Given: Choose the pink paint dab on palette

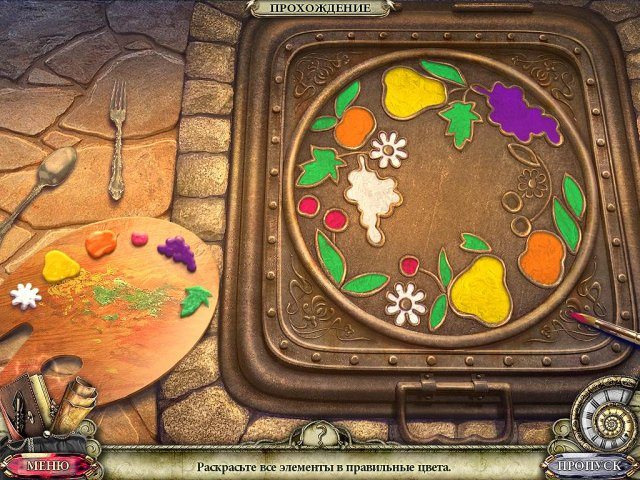Looking at the screenshot, I should click(x=138, y=239).
